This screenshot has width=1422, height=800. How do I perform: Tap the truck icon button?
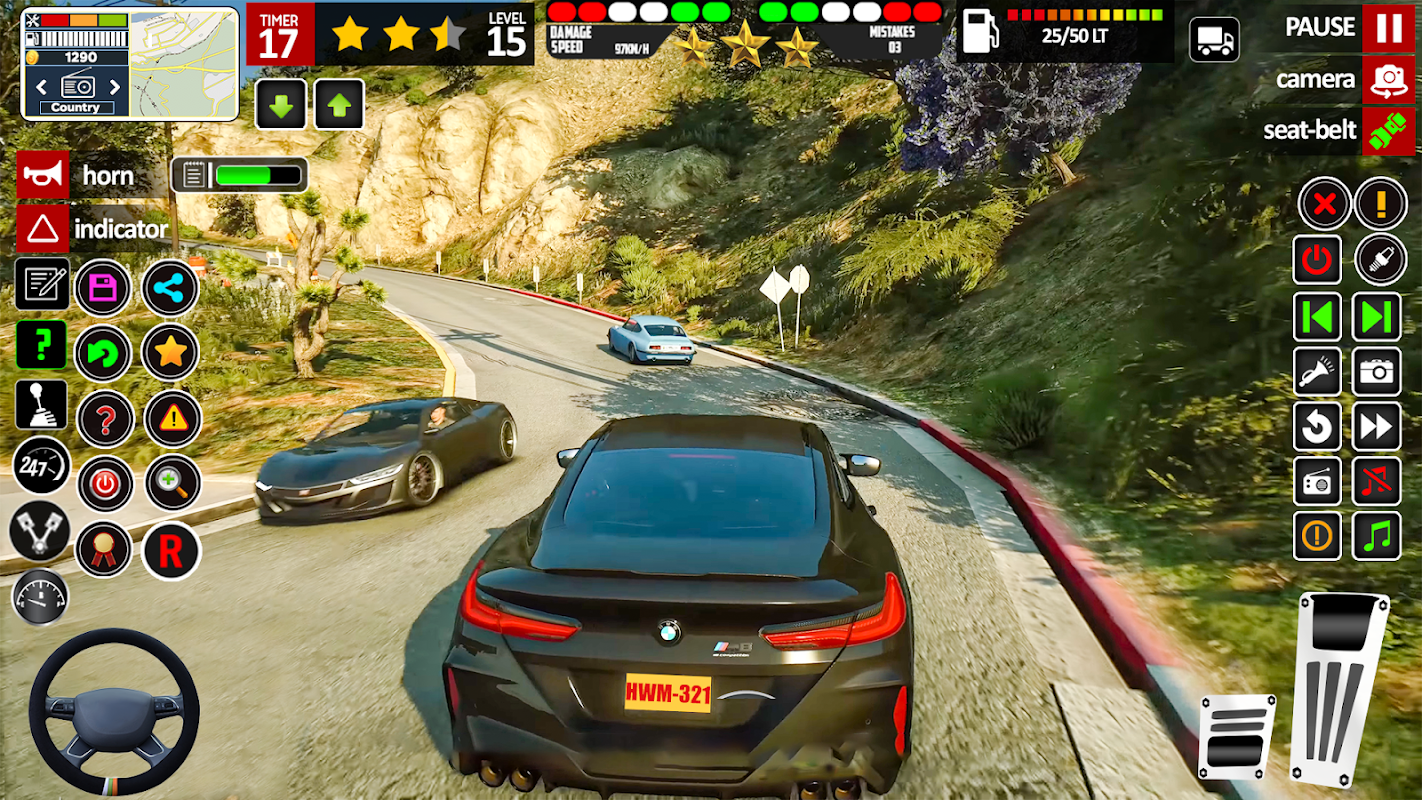pos(1214,40)
